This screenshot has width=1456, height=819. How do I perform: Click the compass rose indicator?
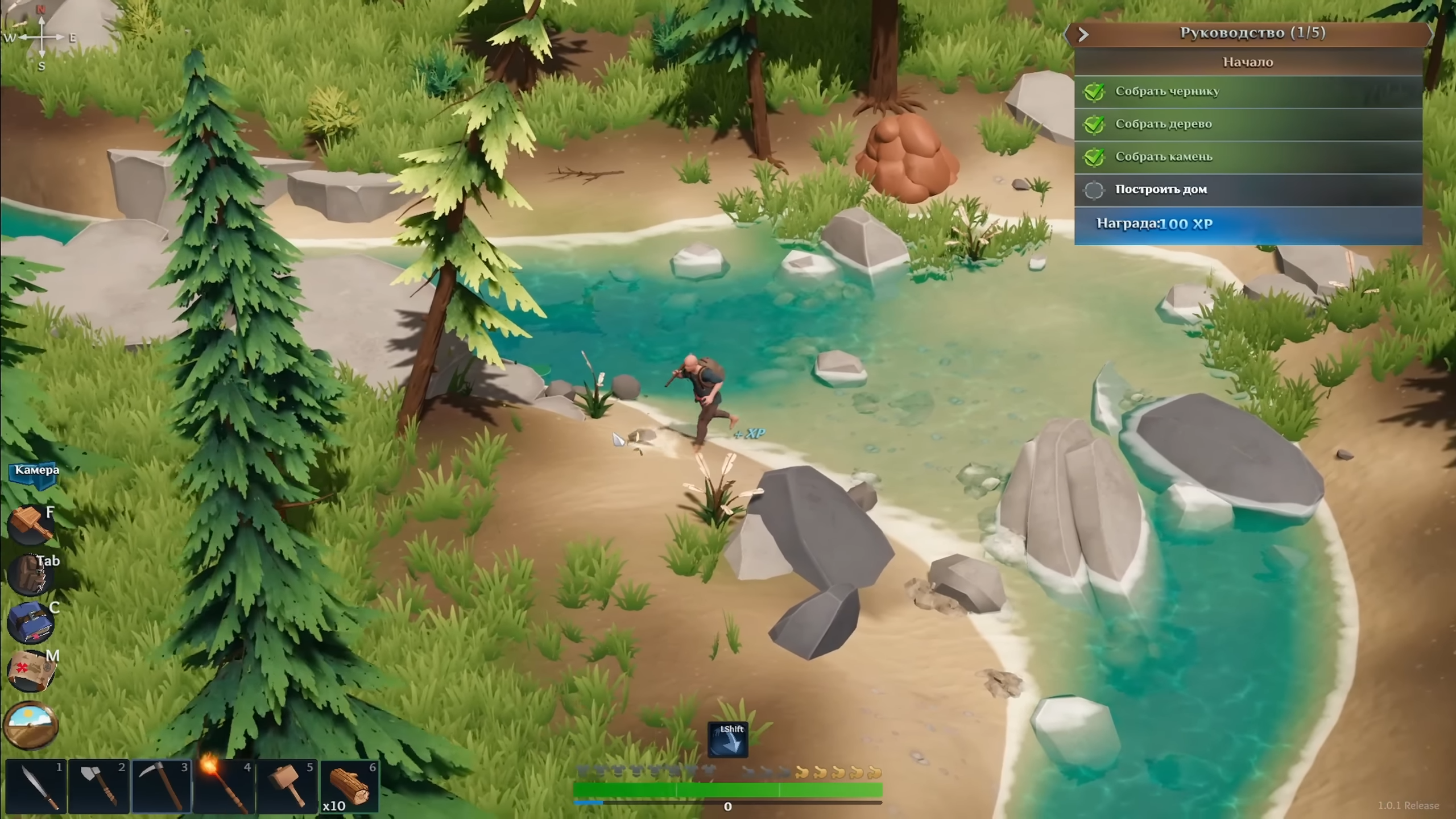pyautogui.click(x=42, y=38)
